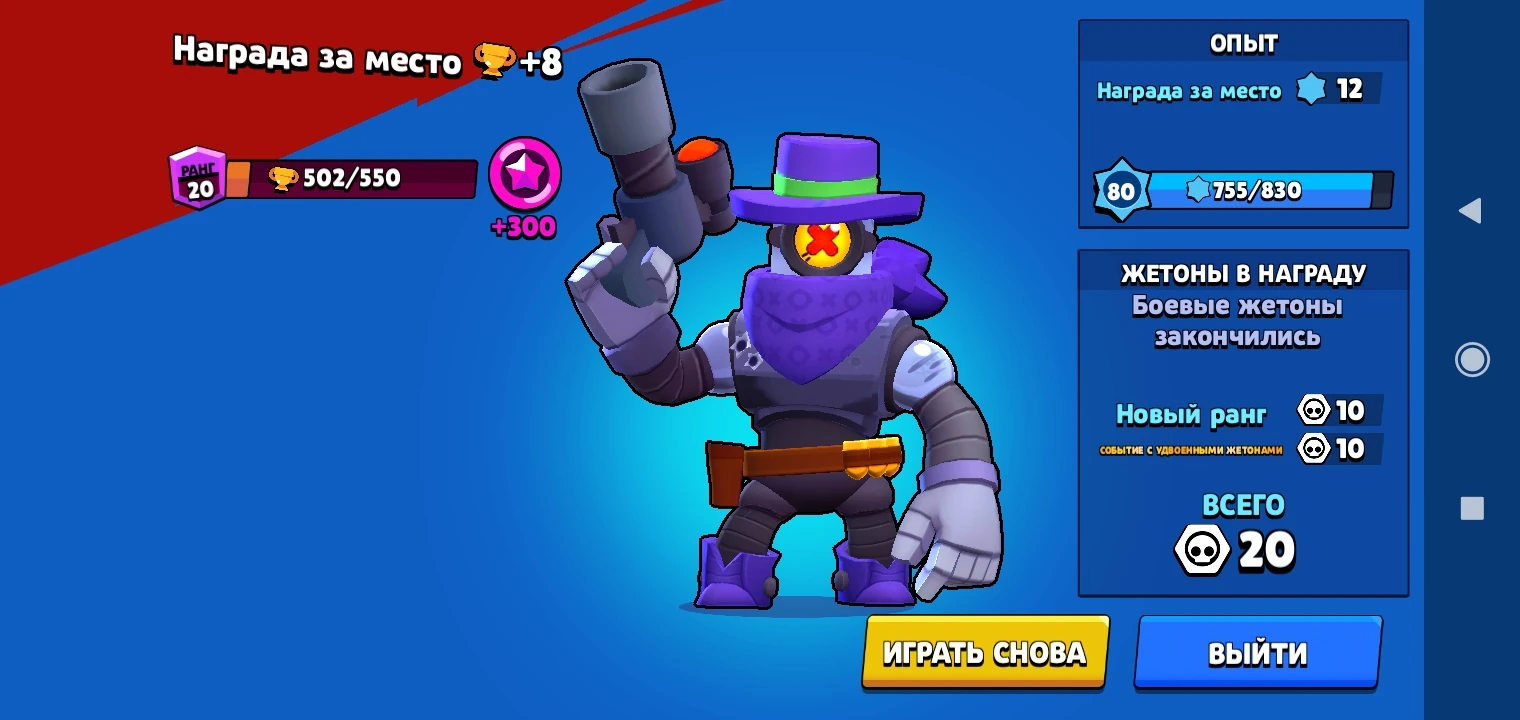Click the Опыт panel header
Viewport: 1520px width, 720px height.
pyautogui.click(x=1242, y=41)
